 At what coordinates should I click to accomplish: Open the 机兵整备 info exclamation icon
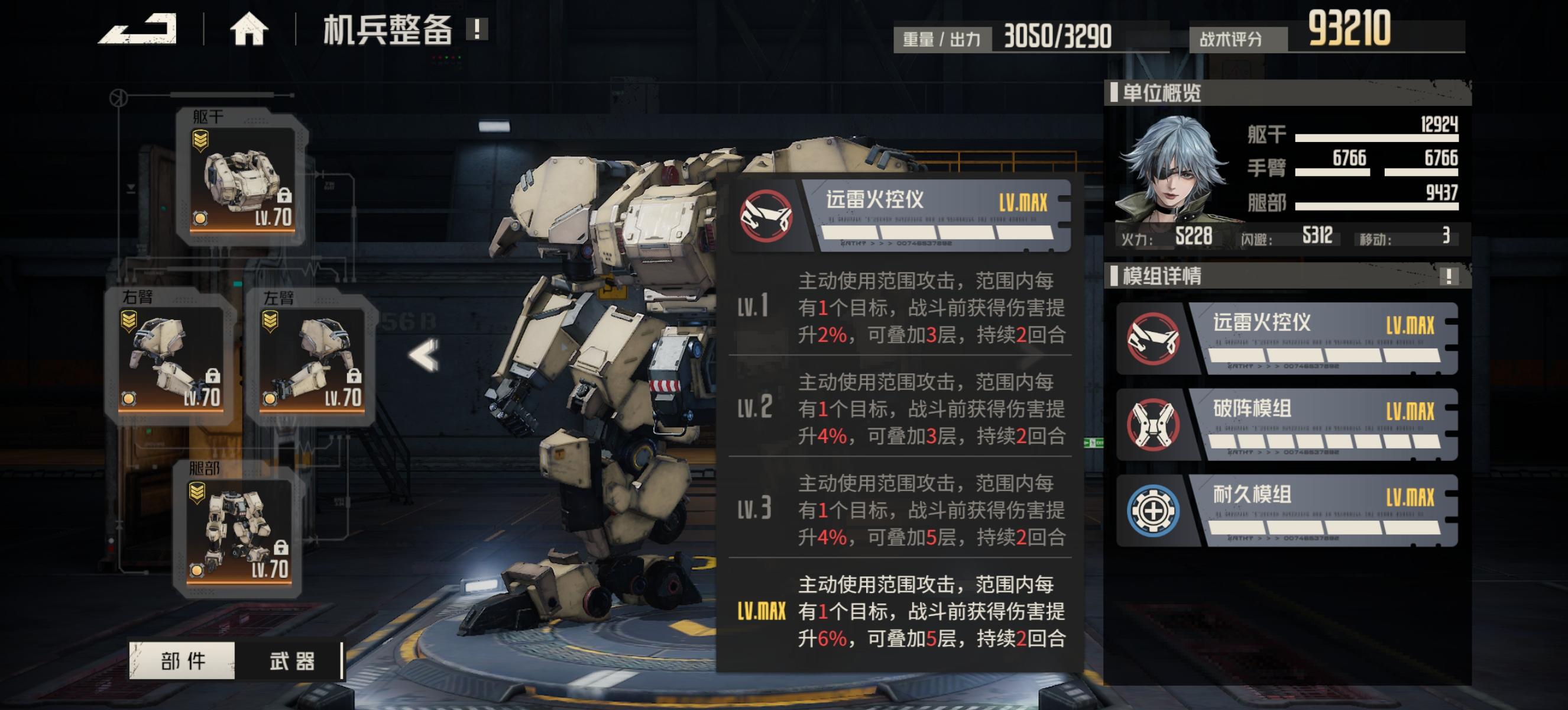477,28
